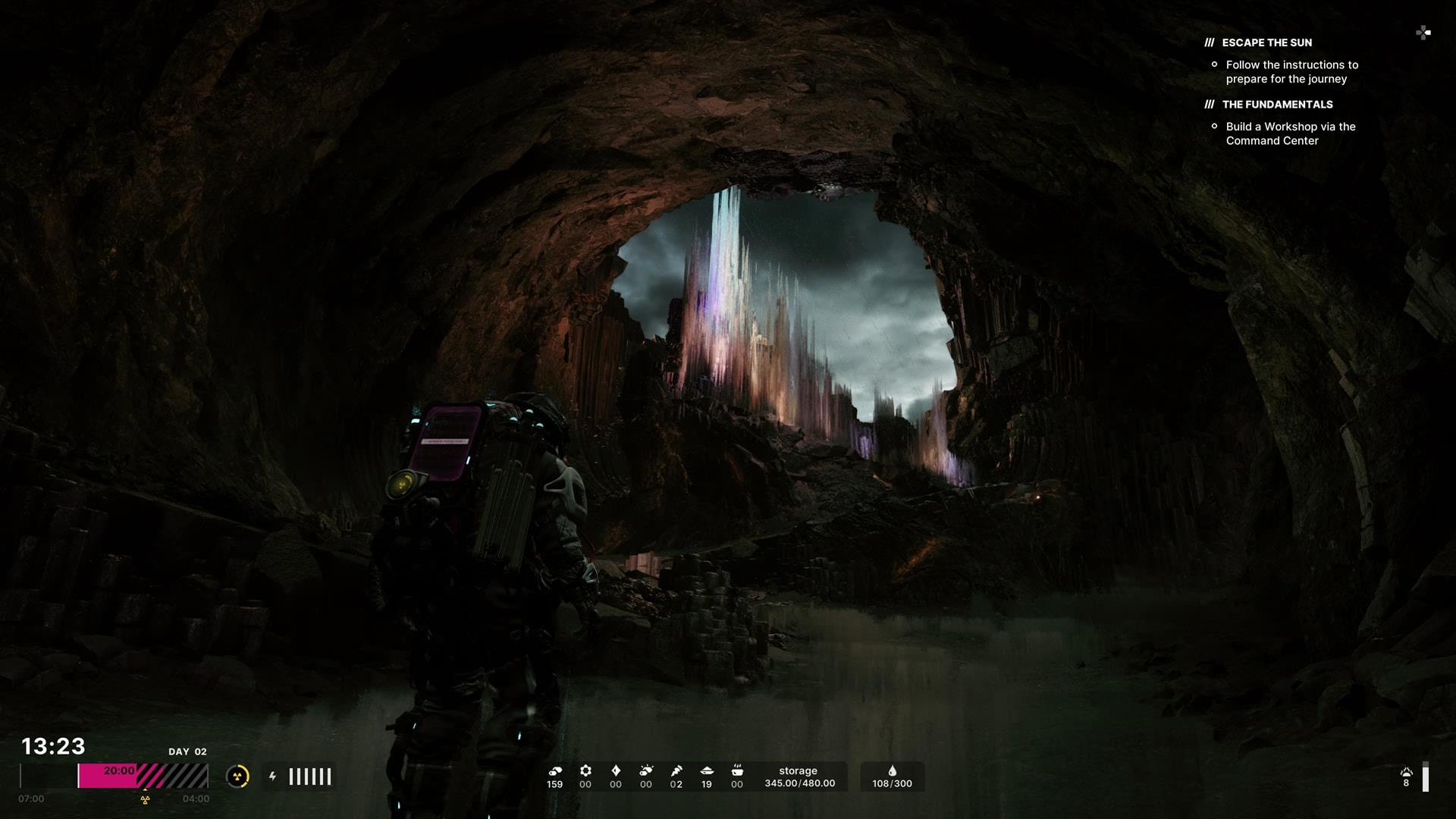The image size is (1456, 819).
Task: Open the storage capacity panel
Action: click(x=799, y=777)
